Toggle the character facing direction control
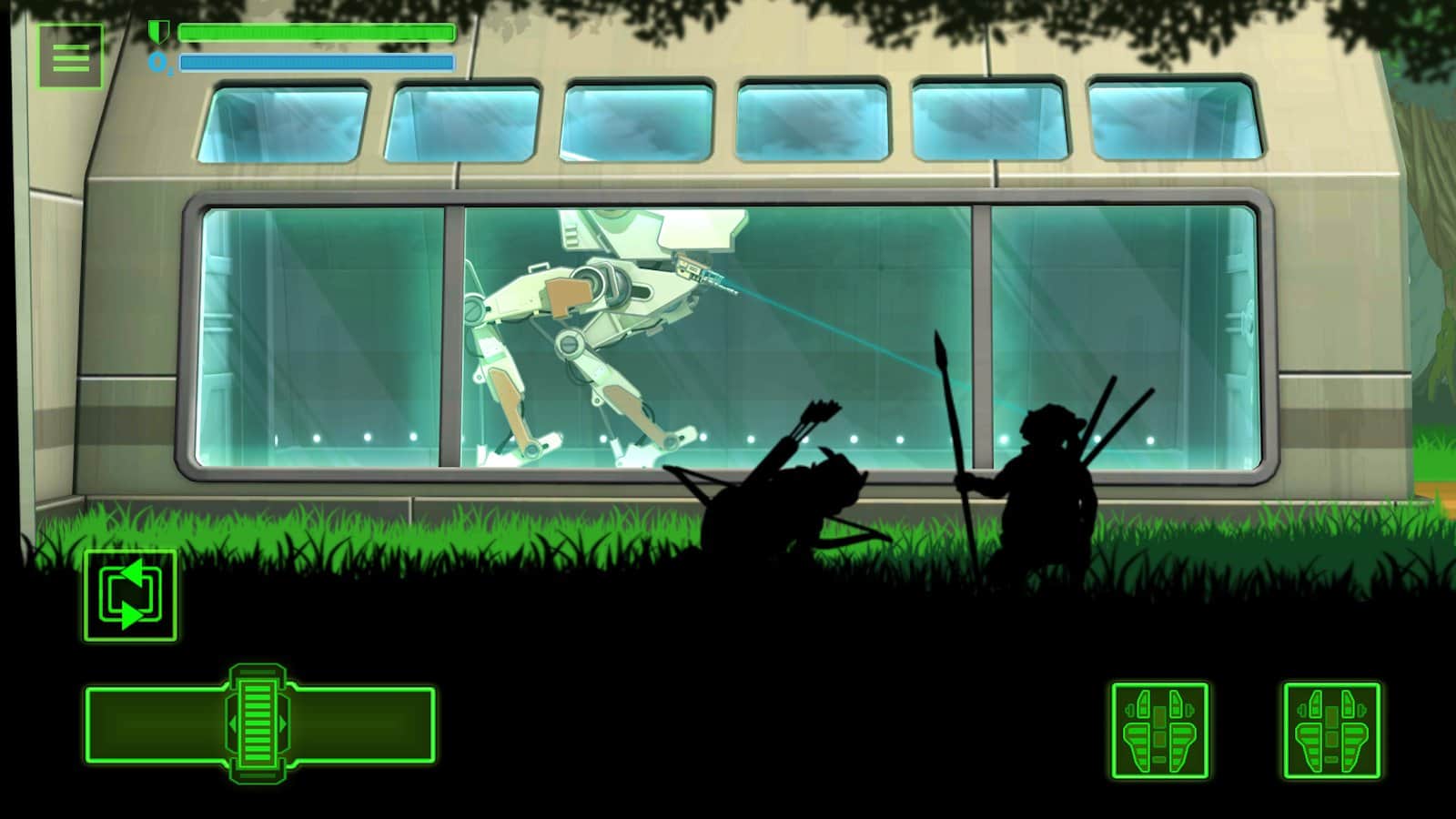 tap(130, 596)
